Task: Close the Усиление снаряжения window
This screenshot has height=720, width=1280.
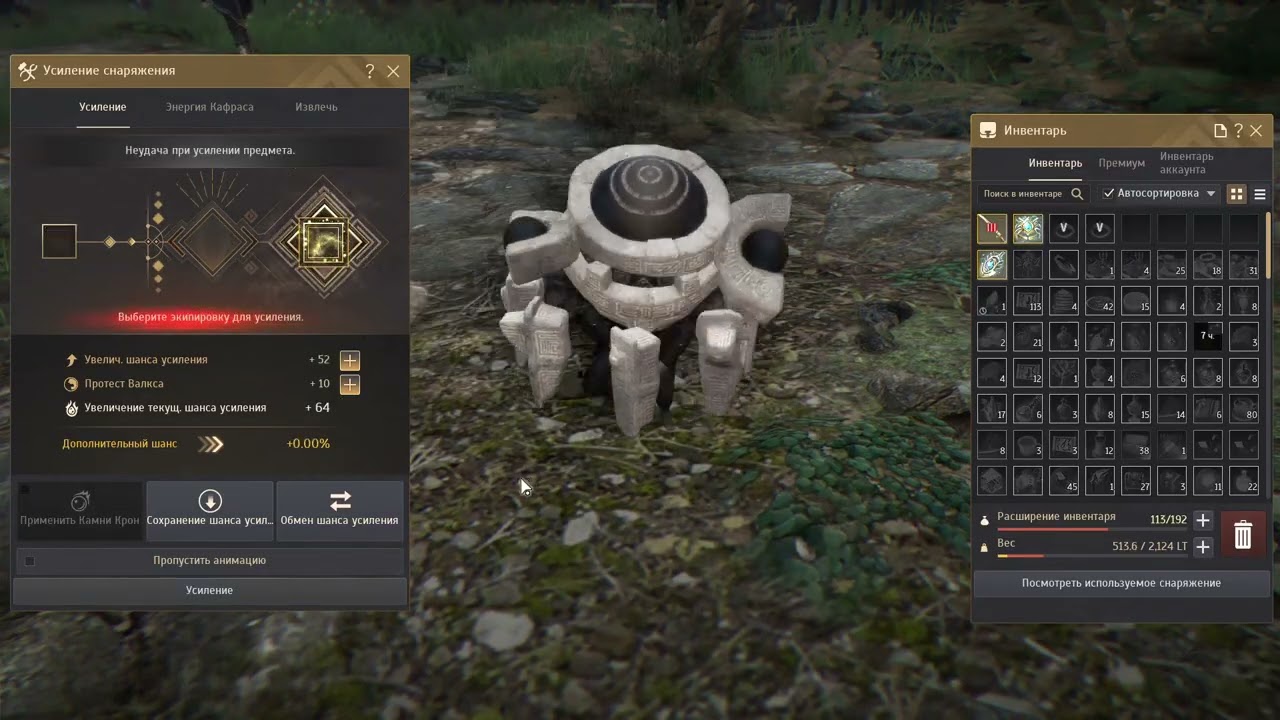Action: (x=393, y=71)
